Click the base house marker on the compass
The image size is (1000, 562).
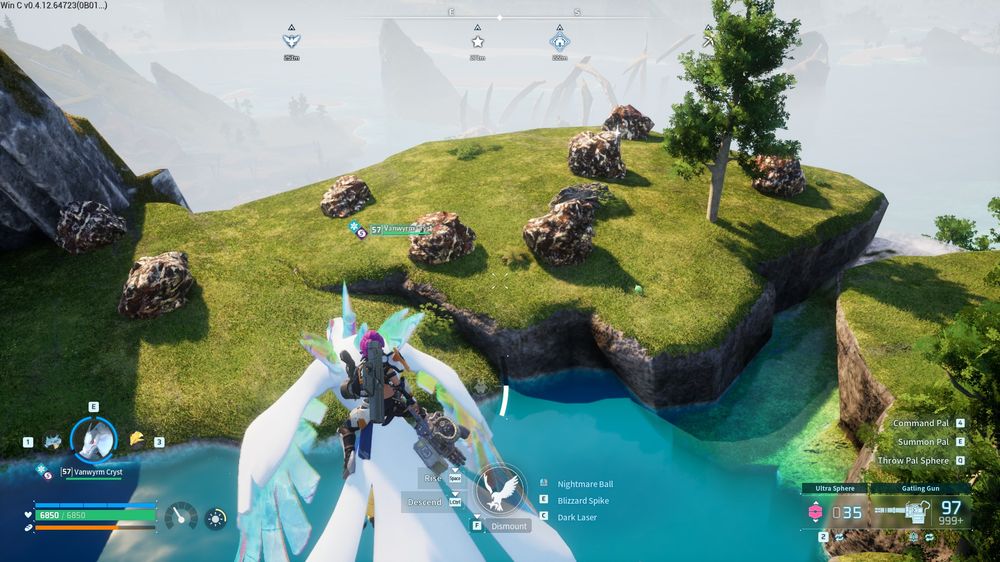[x=559, y=42]
